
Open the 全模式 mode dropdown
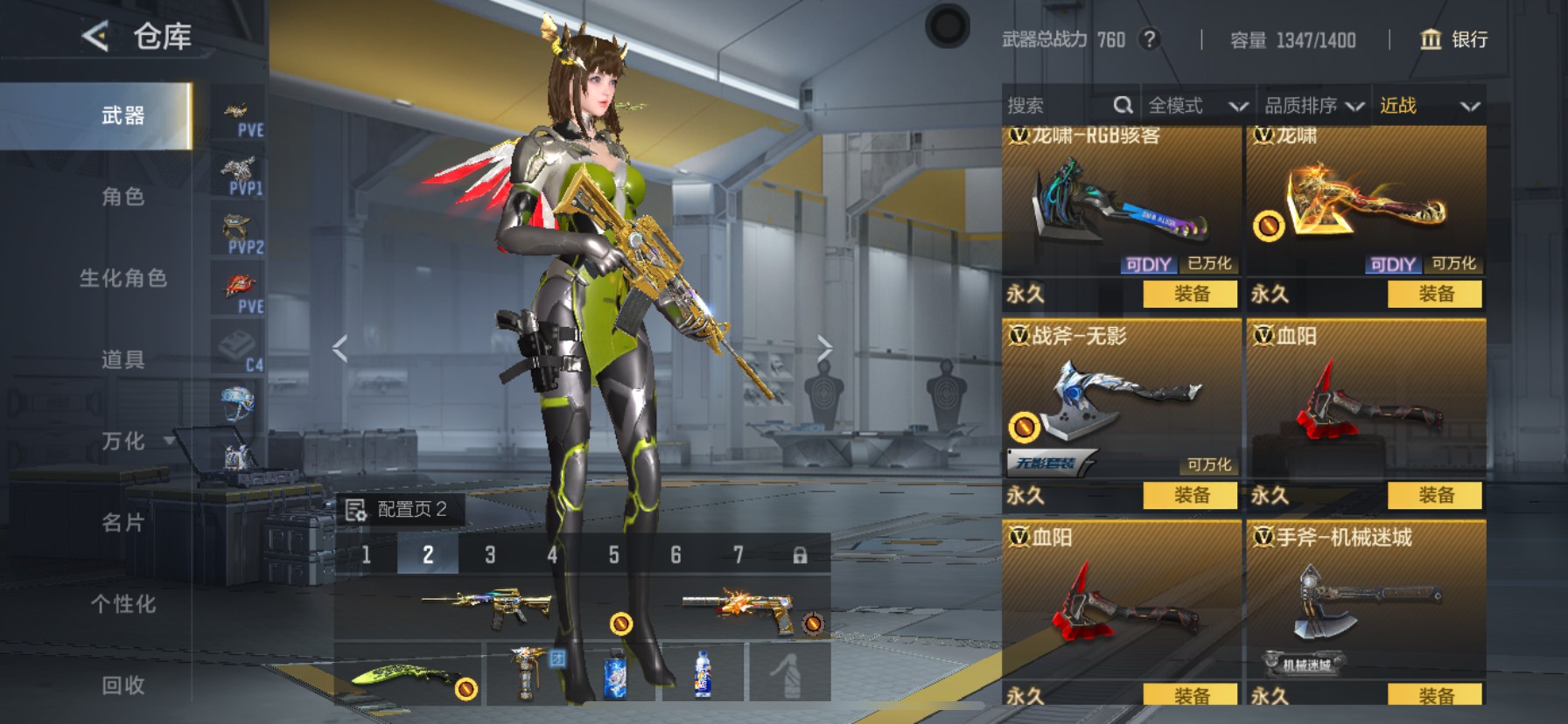(x=1197, y=106)
